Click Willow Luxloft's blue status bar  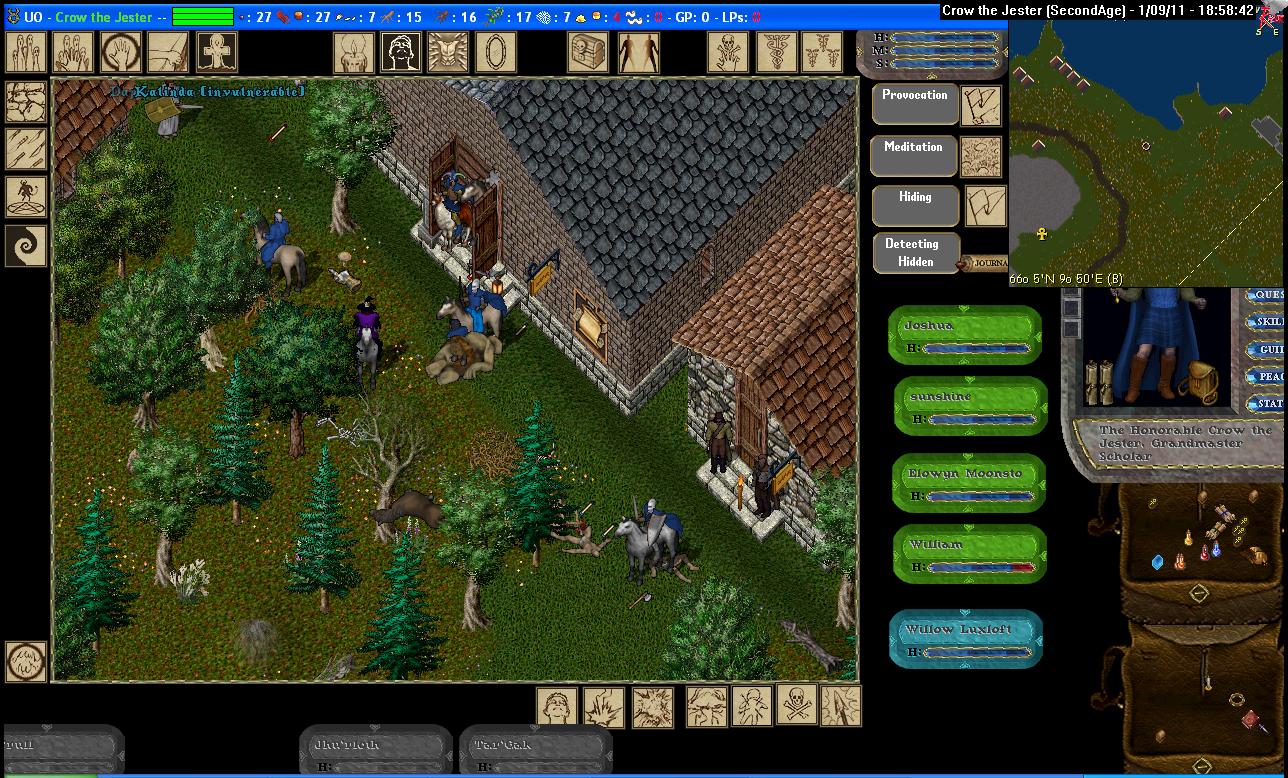point(965,638)
